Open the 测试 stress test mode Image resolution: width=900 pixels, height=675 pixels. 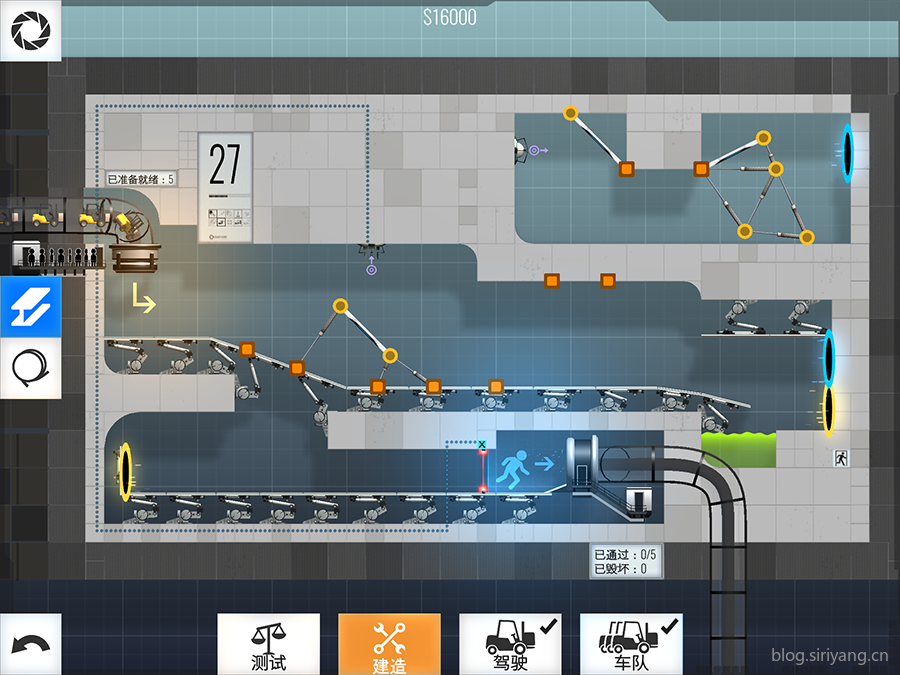click(268, 643)
